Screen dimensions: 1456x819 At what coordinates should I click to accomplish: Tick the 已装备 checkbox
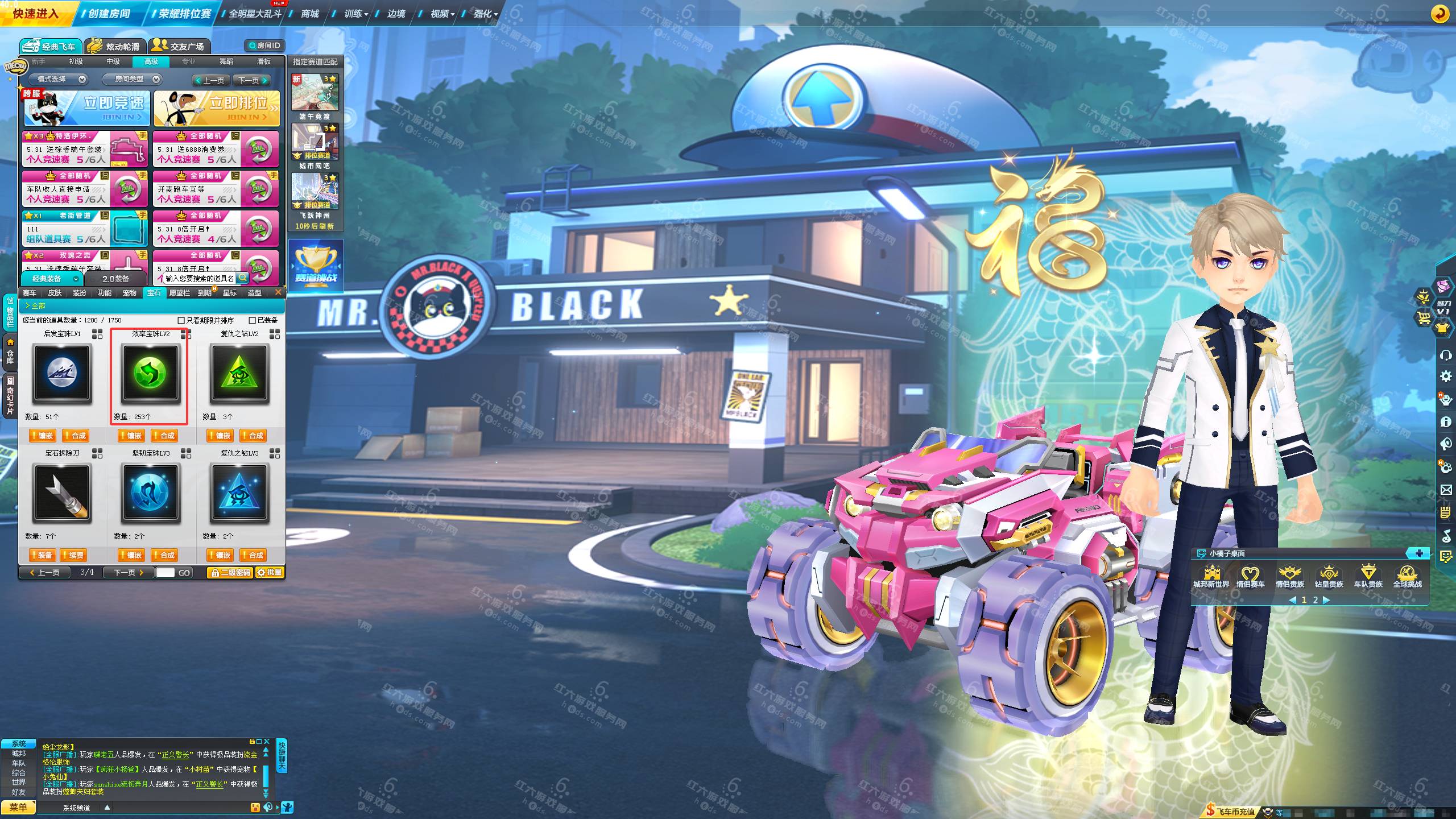click(253, 321)
